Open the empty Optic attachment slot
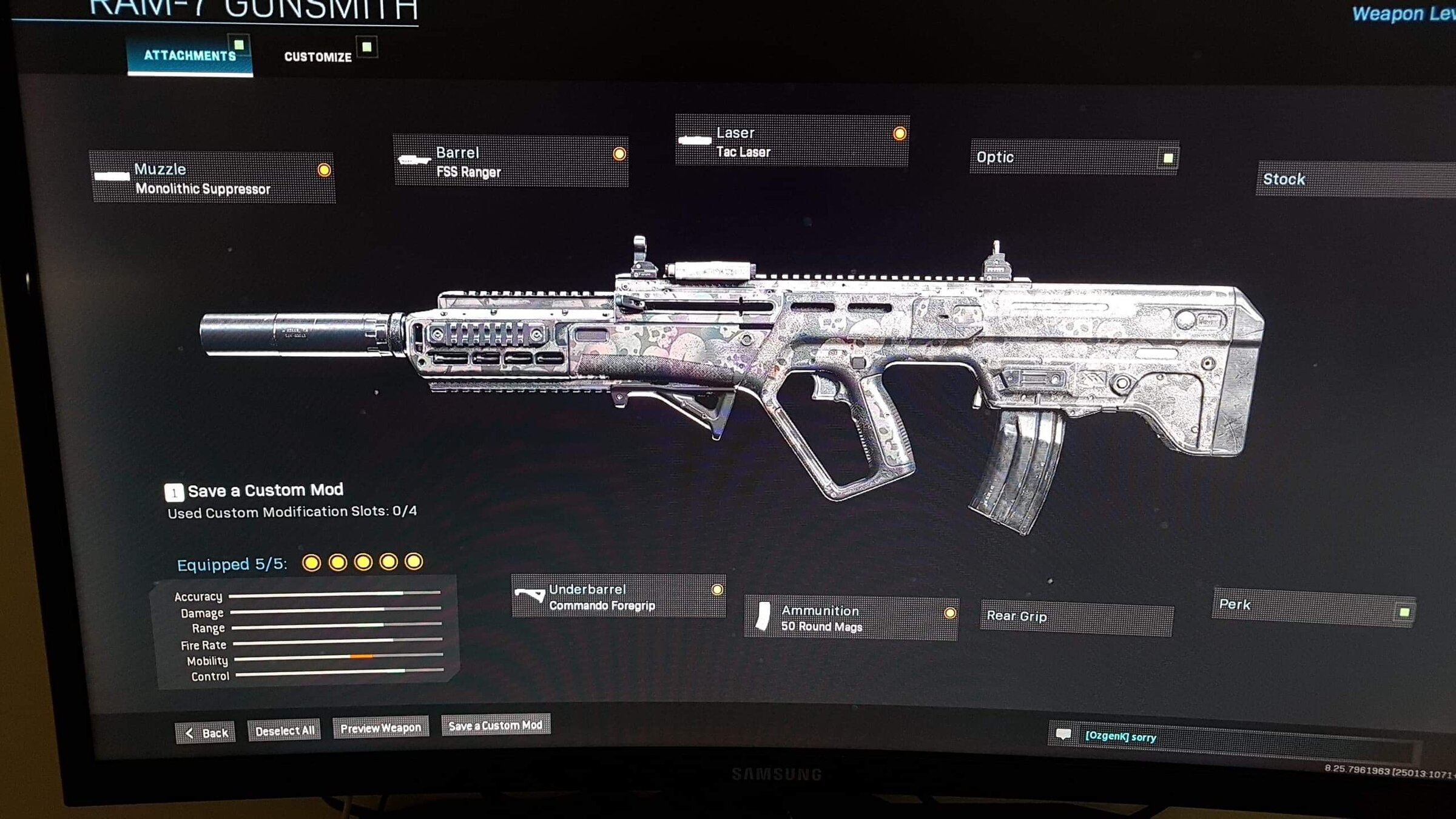The image size is (1456, 819). click(1074, 158)
